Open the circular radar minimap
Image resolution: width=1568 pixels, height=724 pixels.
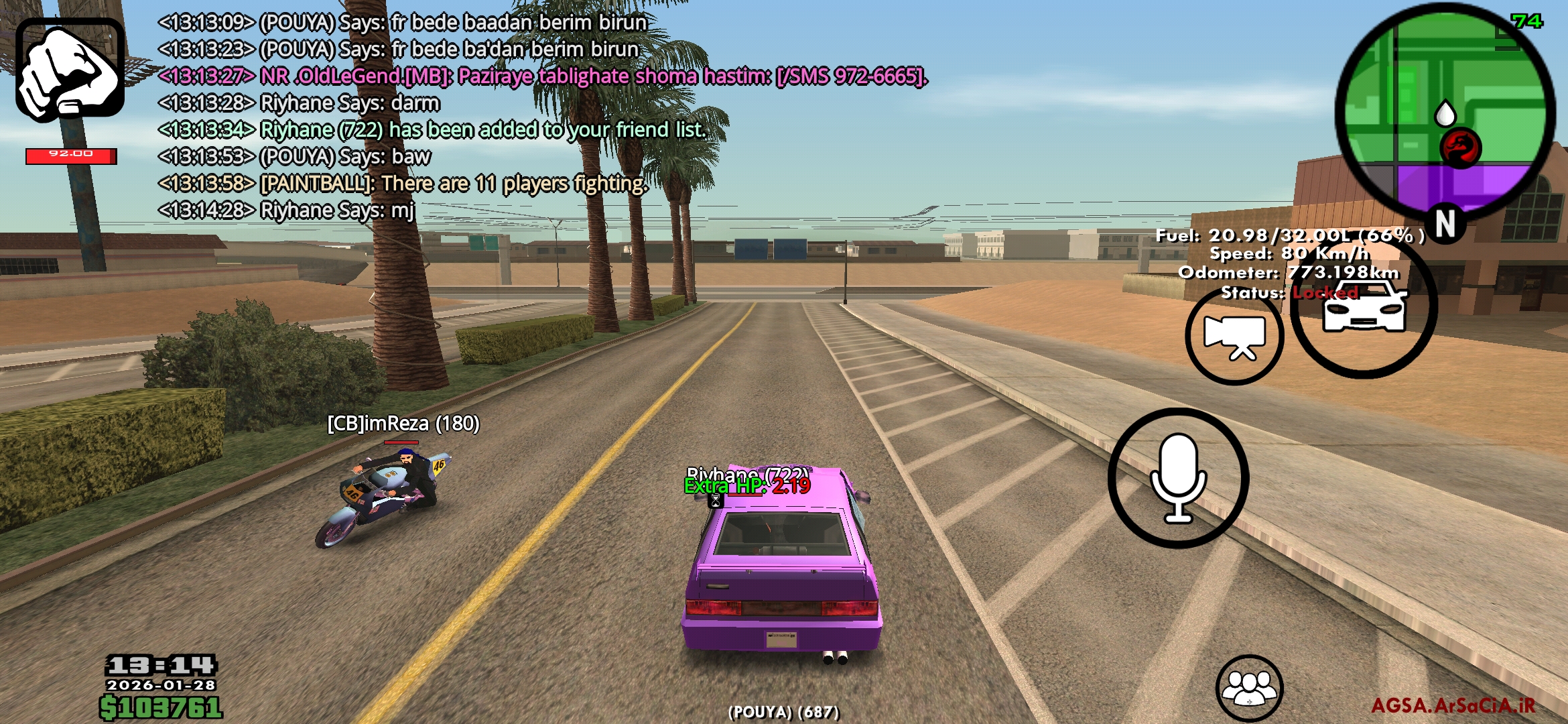tap(1445, 113)
